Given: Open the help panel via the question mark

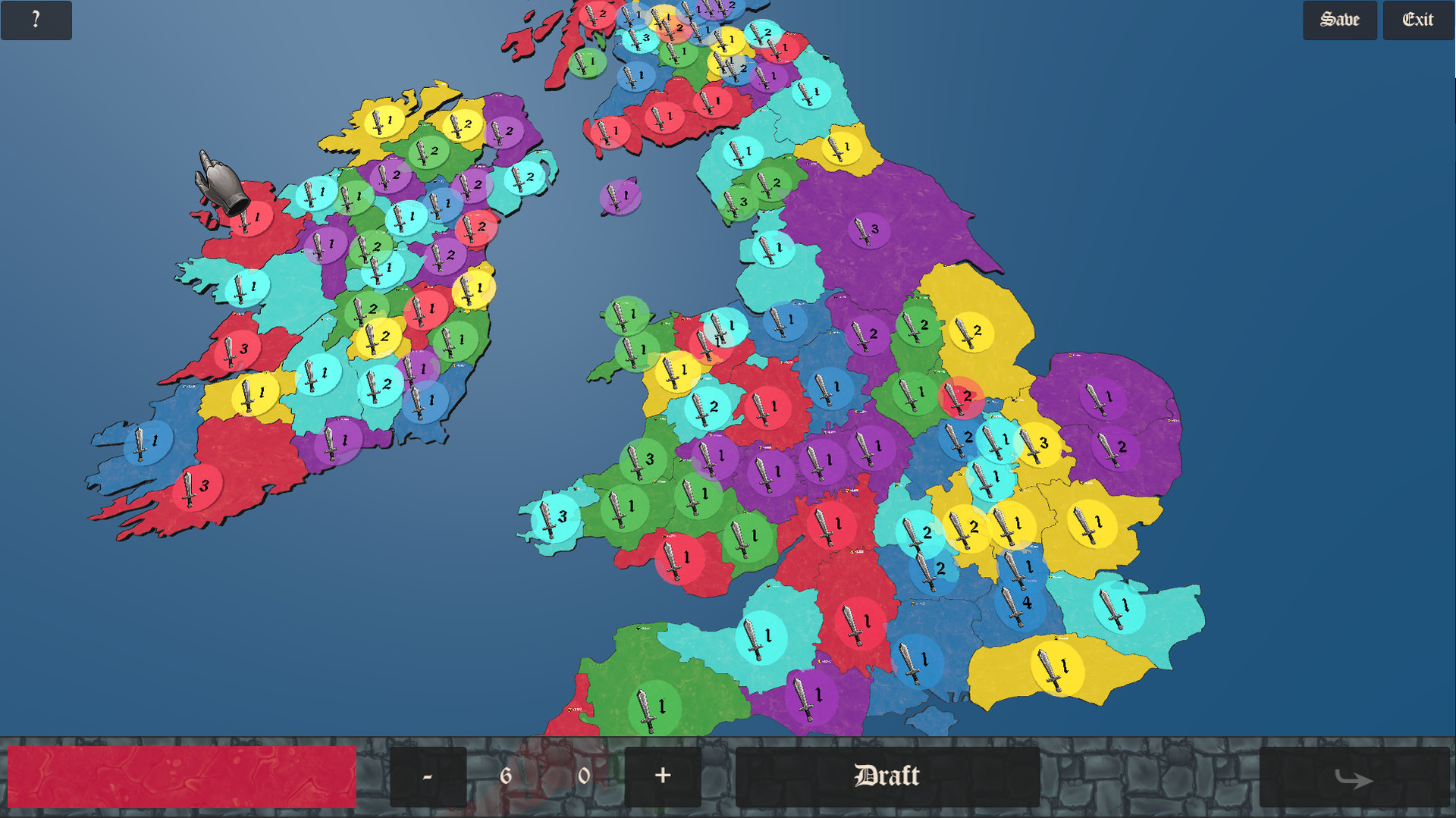Looking at the screenshot, I should tap(35, 20).
